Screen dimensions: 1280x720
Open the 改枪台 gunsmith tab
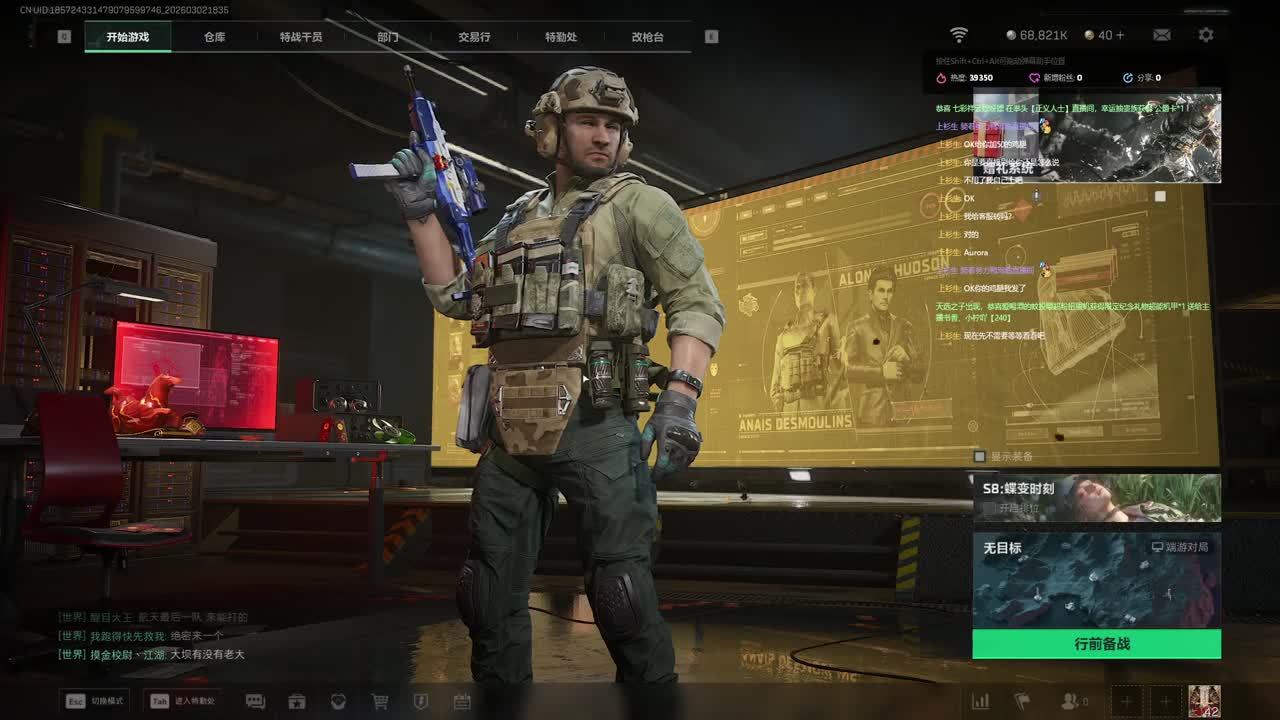[x=647, y=37]
